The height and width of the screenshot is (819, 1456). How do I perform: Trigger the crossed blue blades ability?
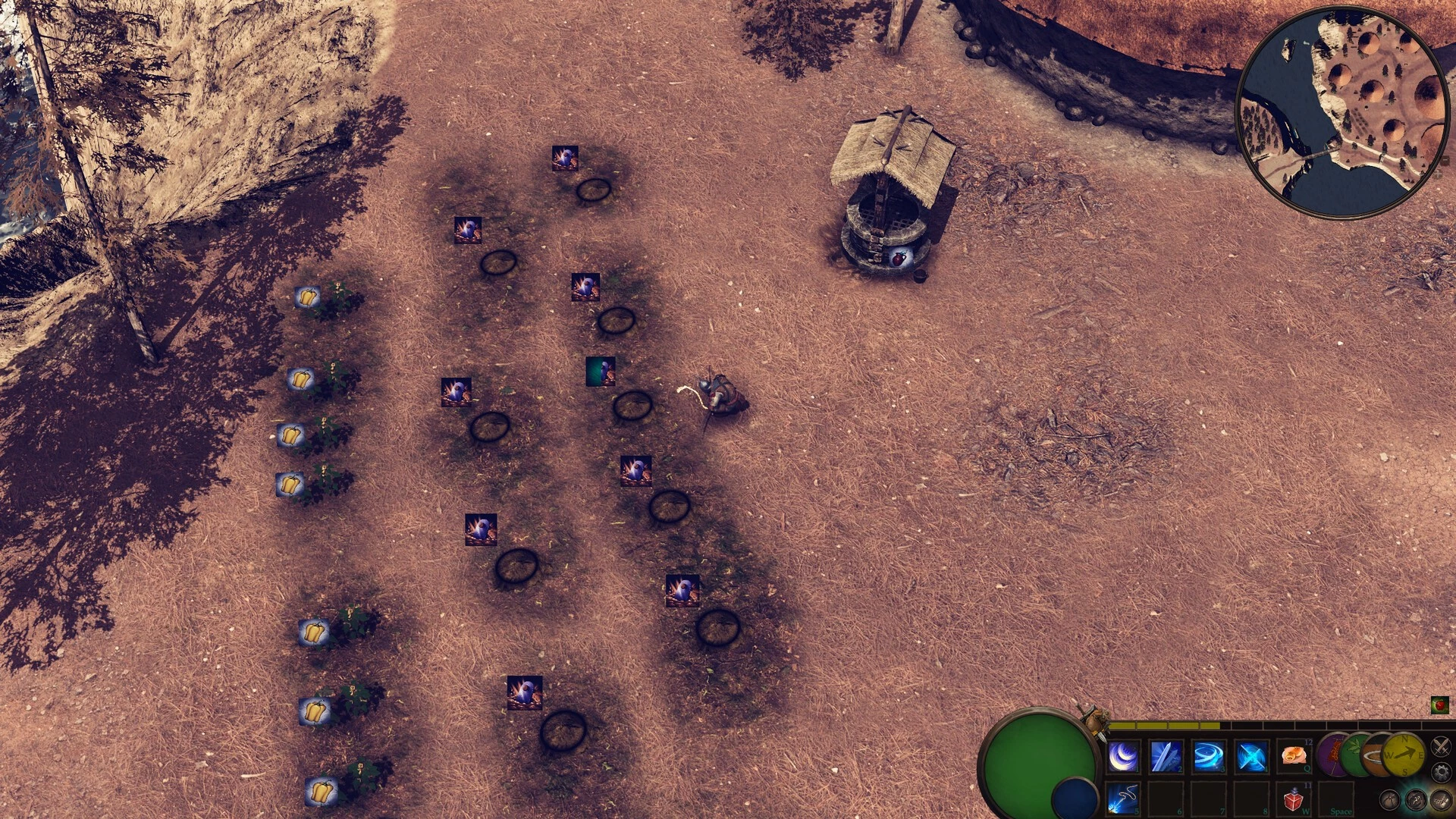[x=1251, y=757]
